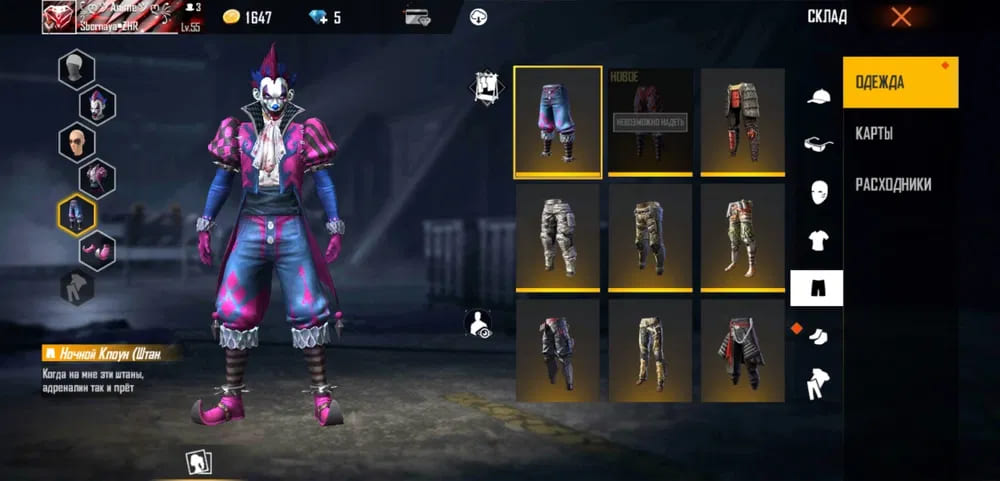The image size is (1000, 481).
Task: Select the shorts bottoms category
Action: (816, 288)
